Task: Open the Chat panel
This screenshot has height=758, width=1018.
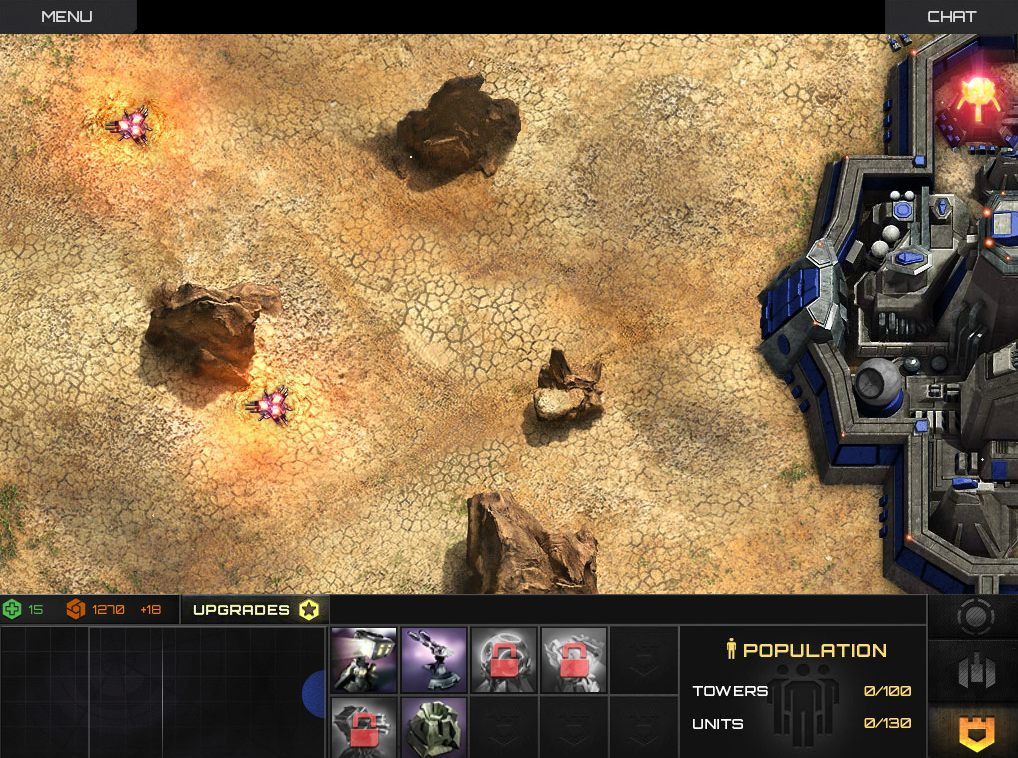Action: click(x=951, y=16)
